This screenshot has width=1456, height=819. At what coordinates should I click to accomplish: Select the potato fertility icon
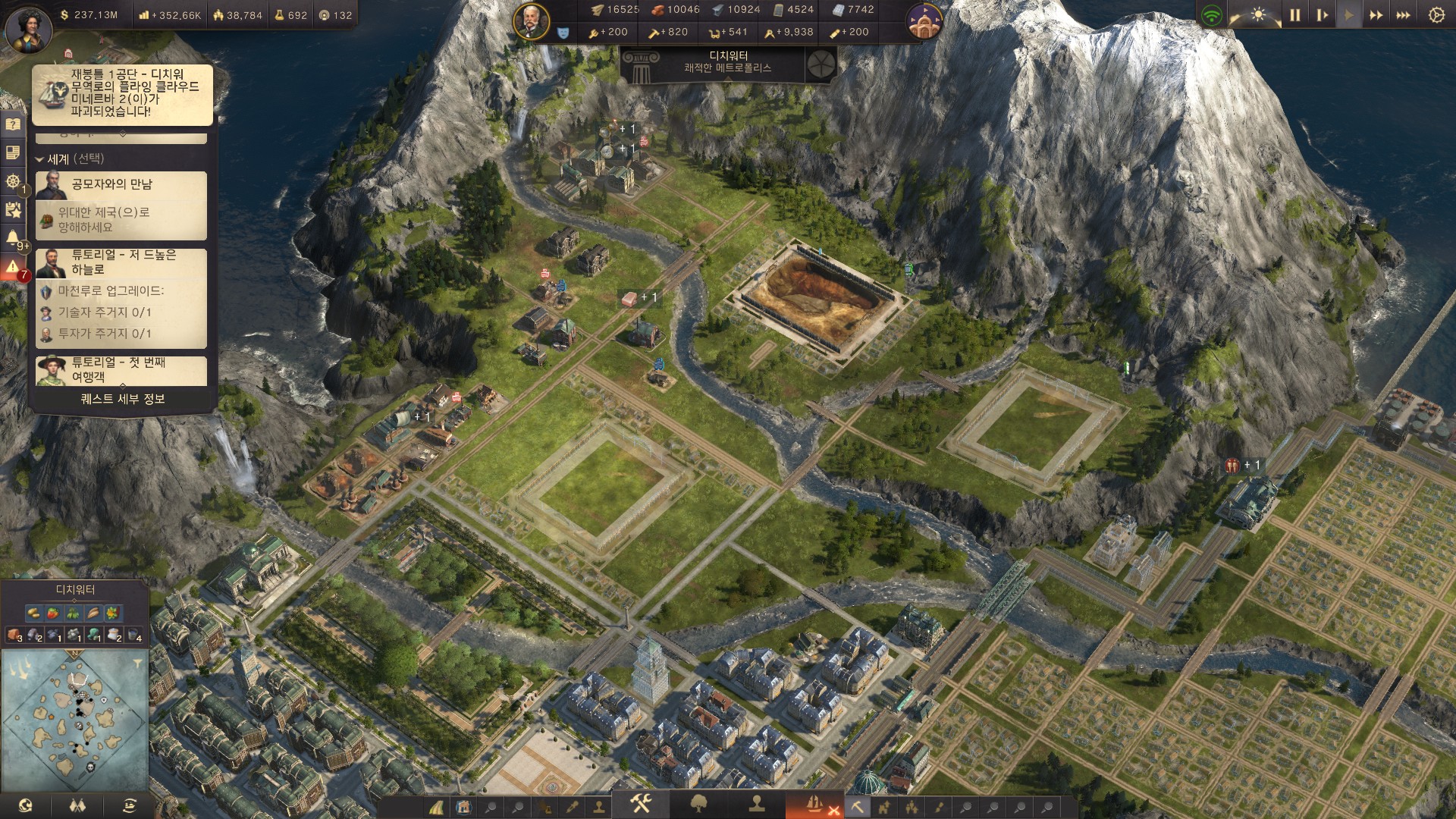pos(33,613)
